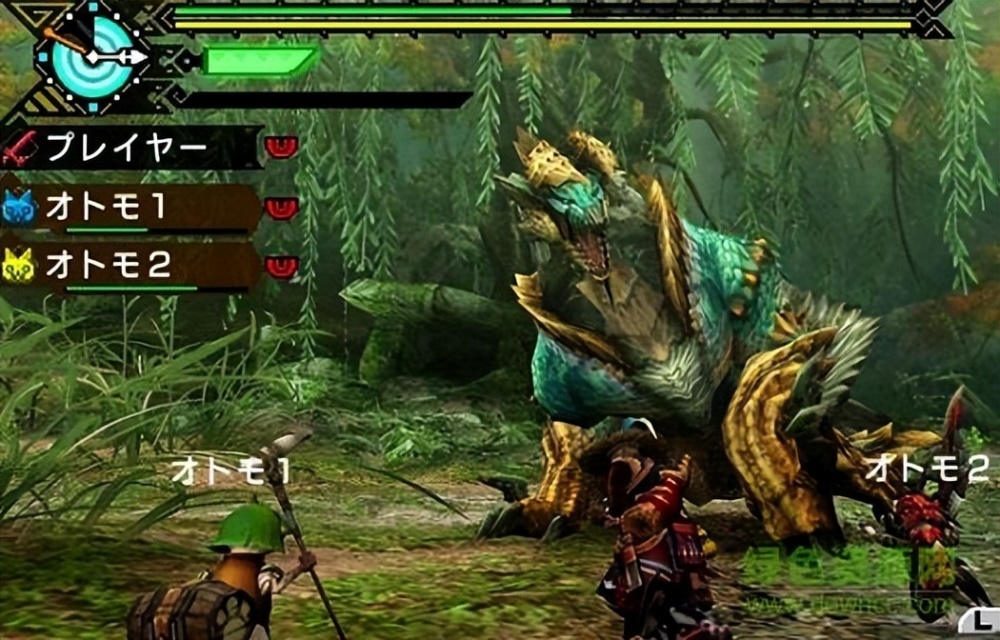
Task: Choose the オトモ1 party list entry
Action: [130, 207]
